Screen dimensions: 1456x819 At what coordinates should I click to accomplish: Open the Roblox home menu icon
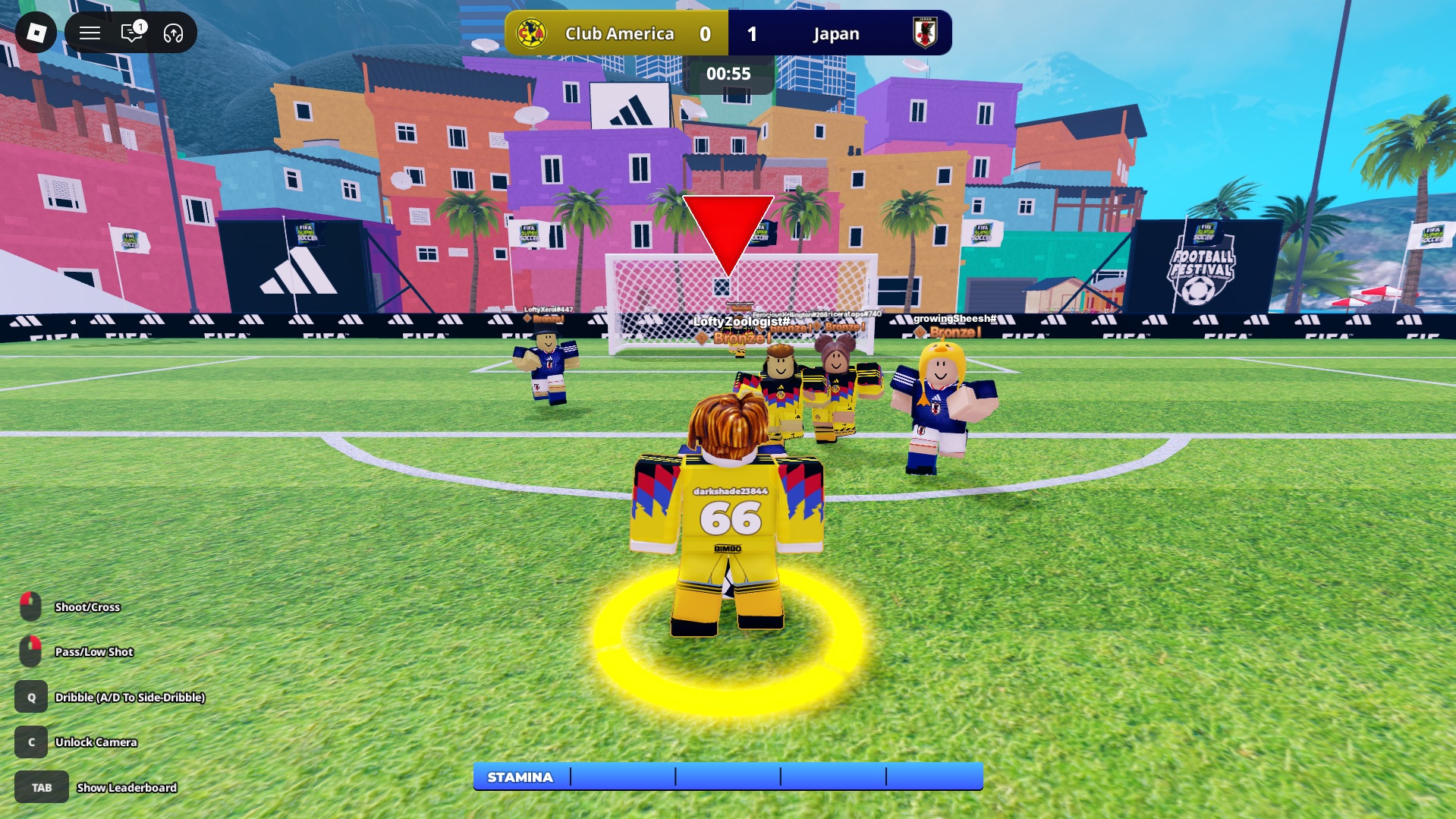click(35, 32)
